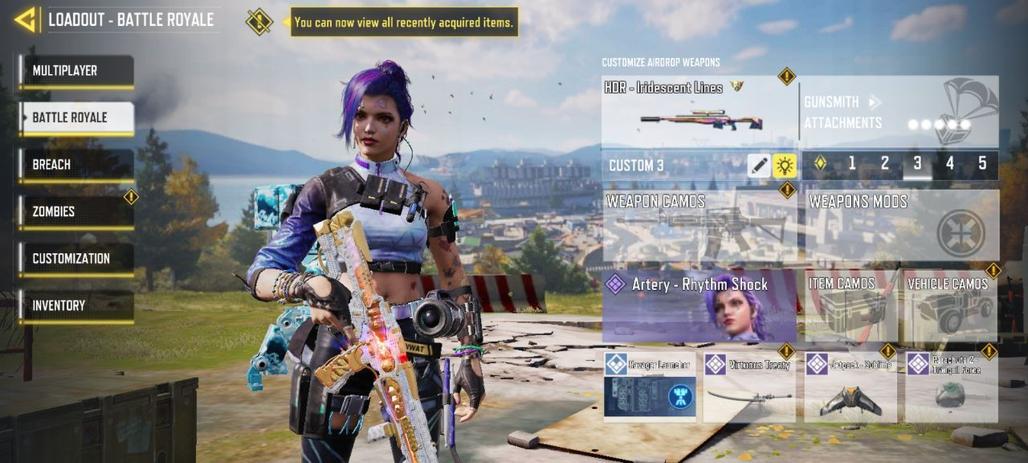Choose custom loadout slot 1
The height and width of the screenshot is (463, 1028).
[x=852, y=164]
